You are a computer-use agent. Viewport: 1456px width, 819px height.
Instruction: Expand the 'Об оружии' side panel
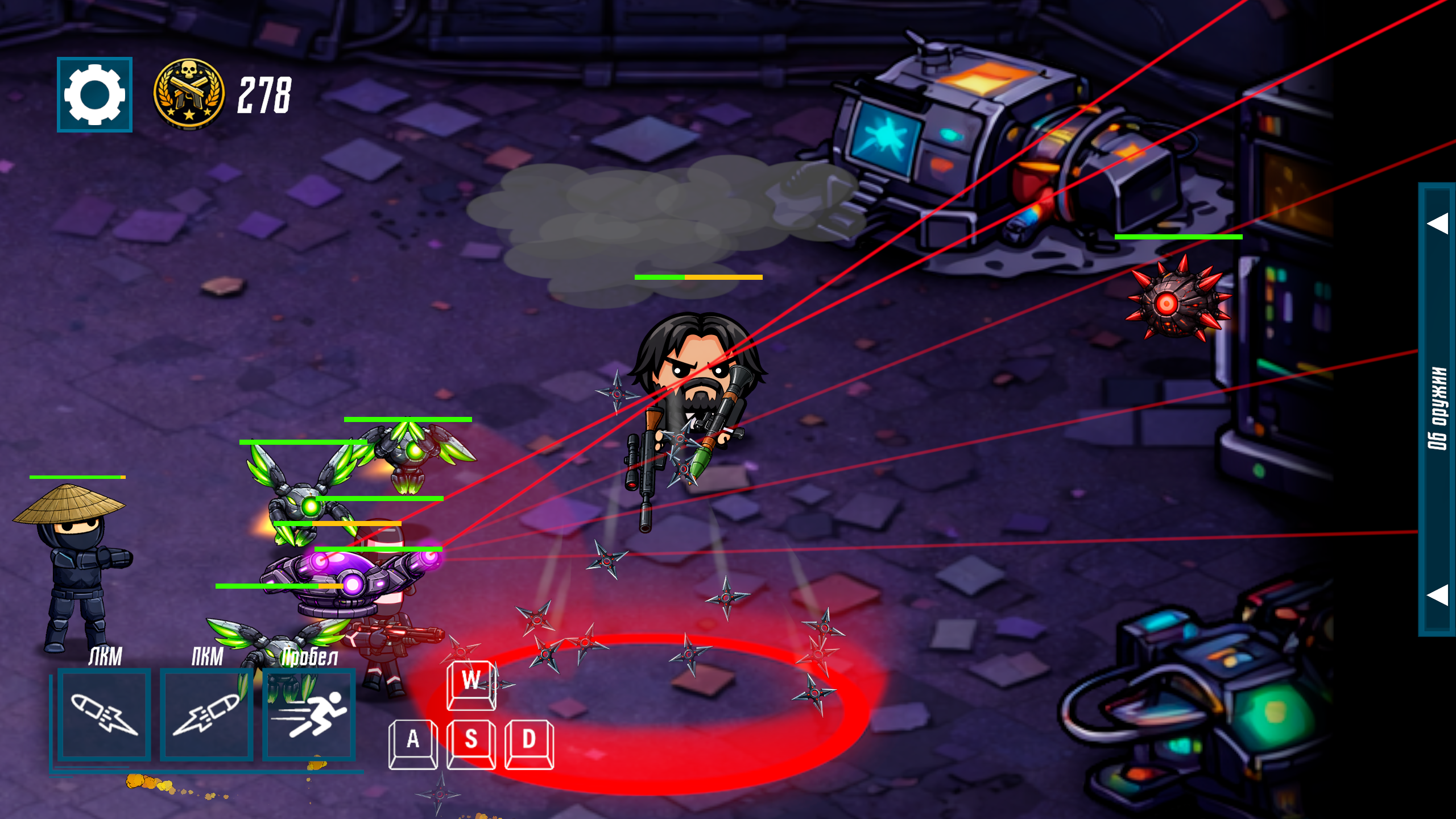tap(1437, 408)
